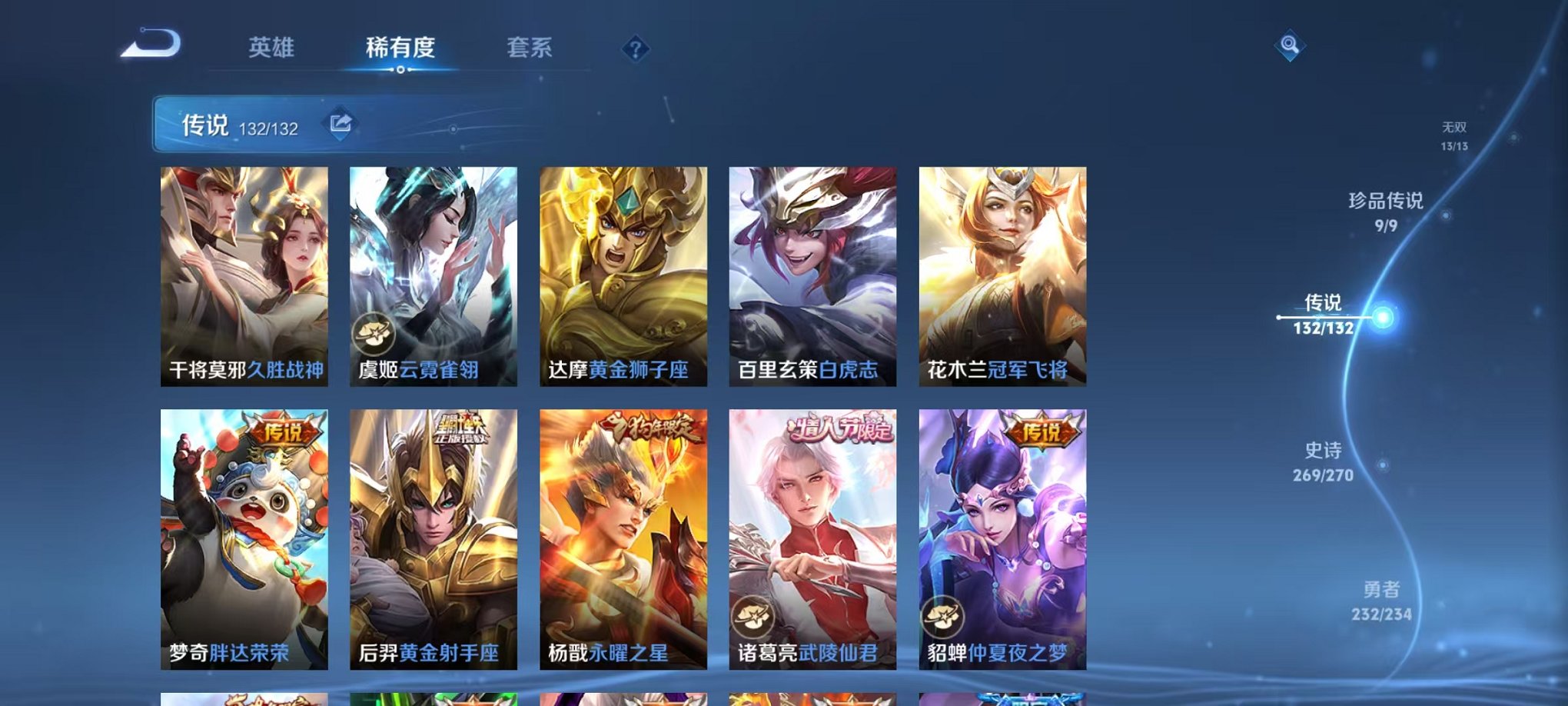Viewport: 1568px width, 706px height.
Task: Click the share icon beside 传说 132/132
Action: tap(341, 121)
